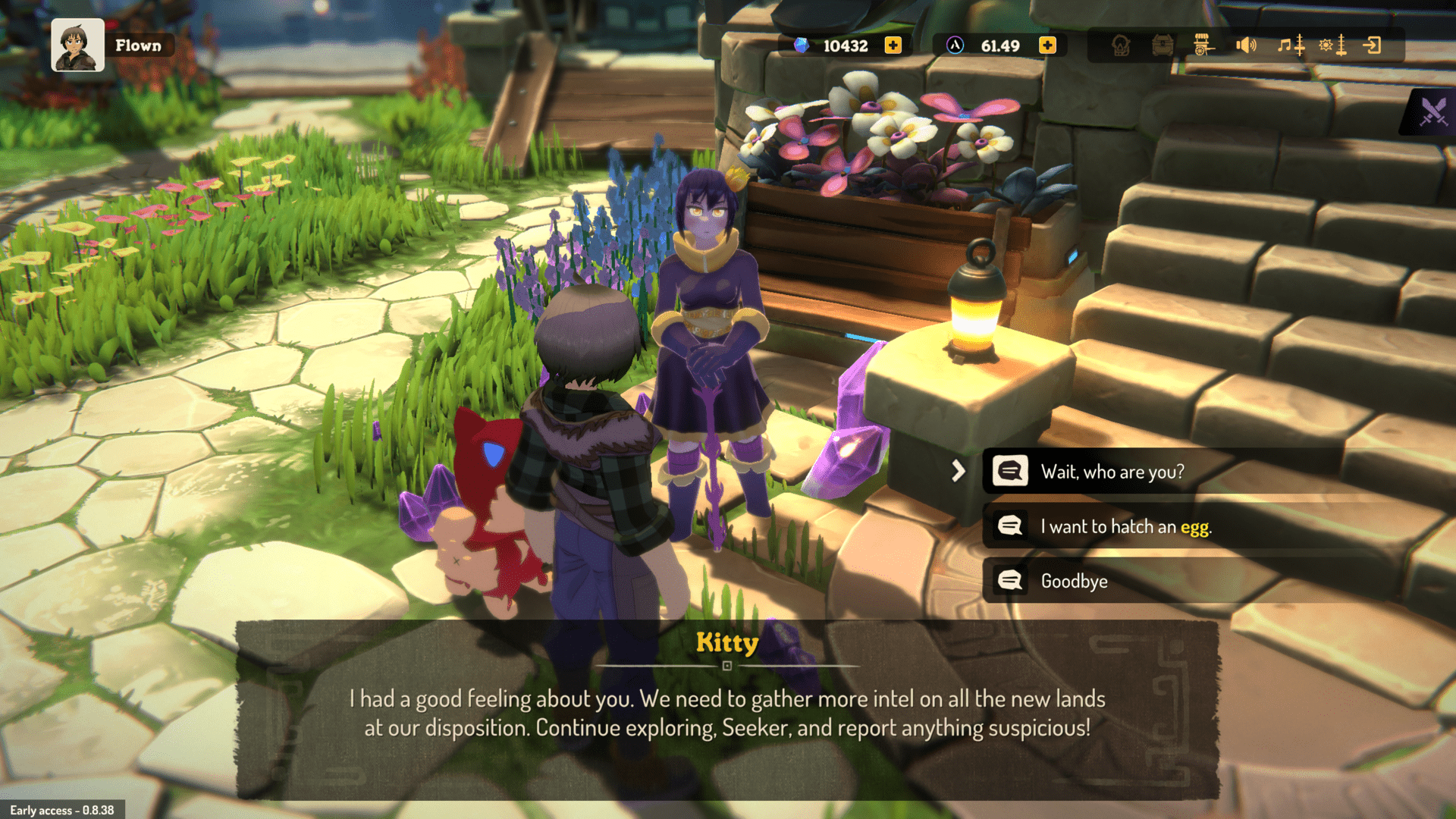The image size is (1456, 819).
Task: Select the exit door icon to leave
Action: 1374,45
